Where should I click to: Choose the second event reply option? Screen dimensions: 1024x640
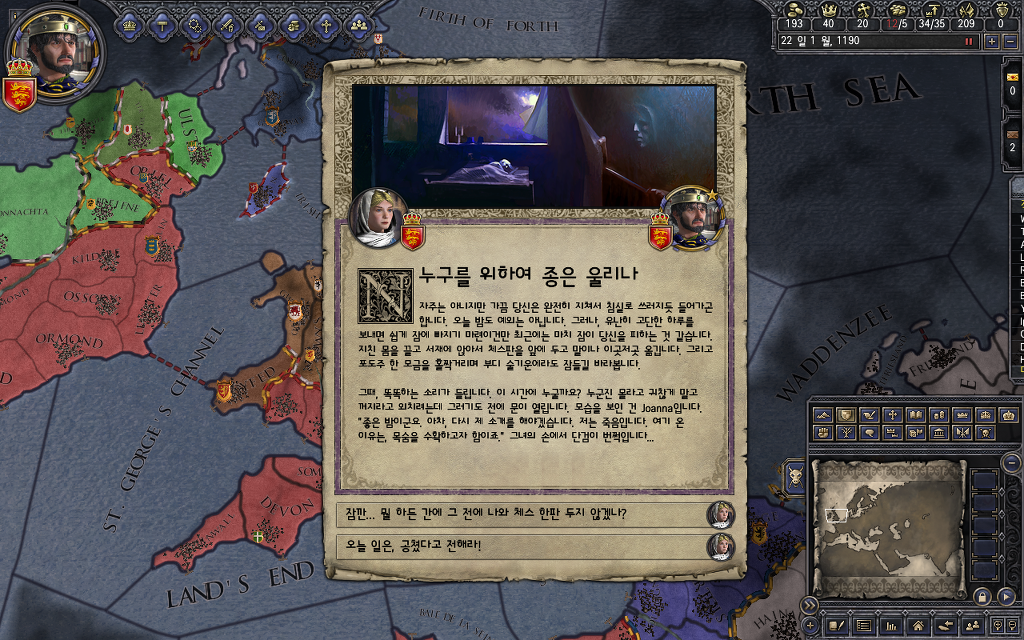tap(520, 545)
